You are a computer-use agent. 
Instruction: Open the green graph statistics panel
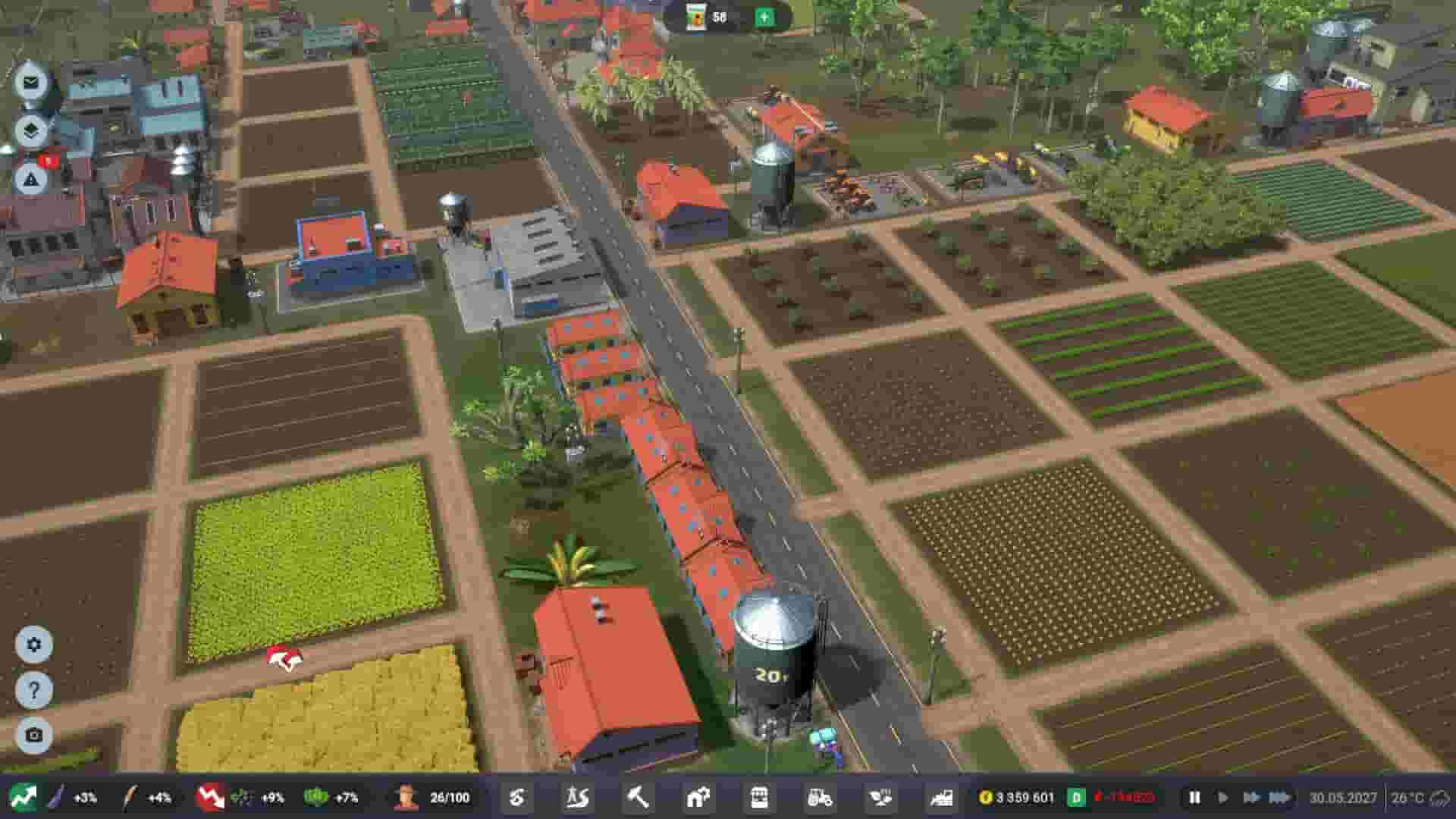coord(25,797)
